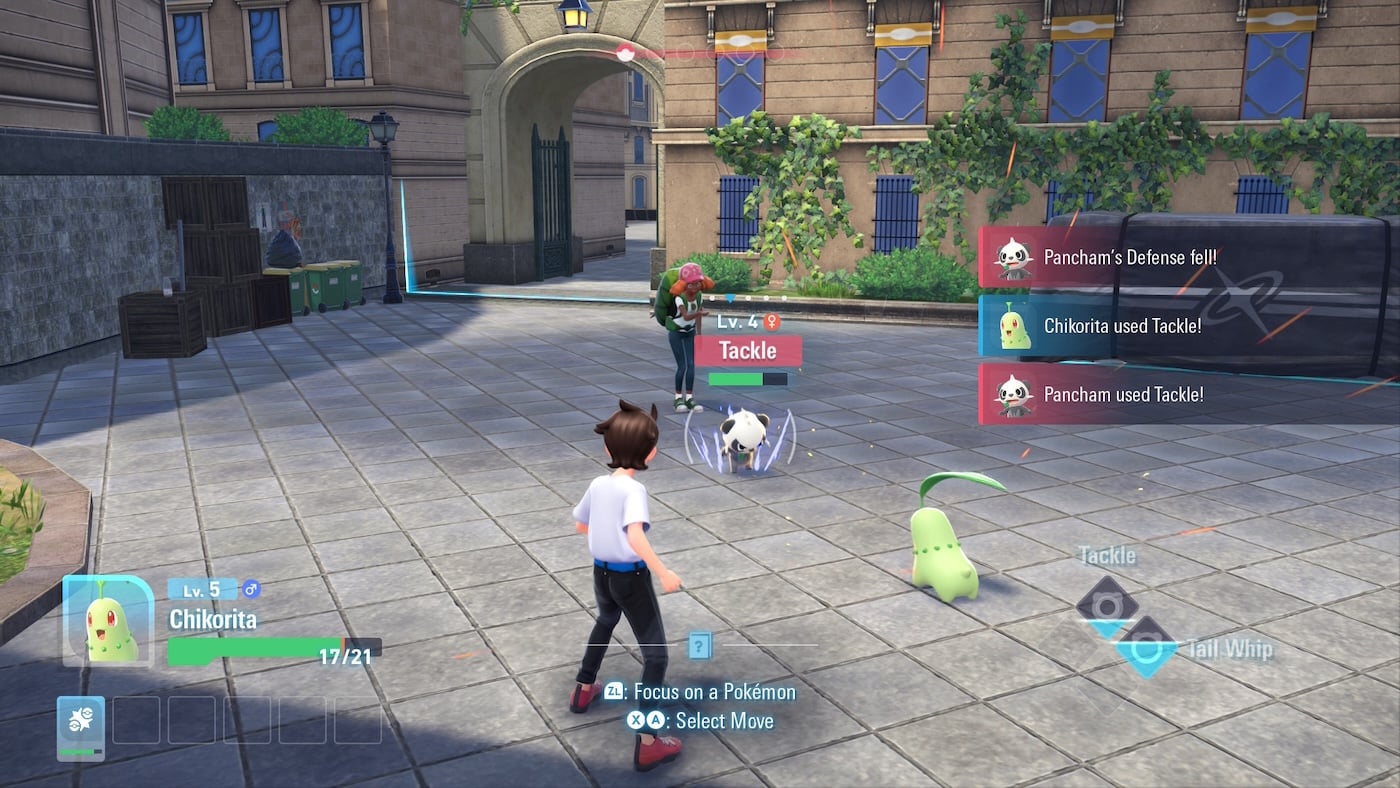Click the "Chikorita used Tackle!" log entry
1400x788 pixels.
[1120, 326]
